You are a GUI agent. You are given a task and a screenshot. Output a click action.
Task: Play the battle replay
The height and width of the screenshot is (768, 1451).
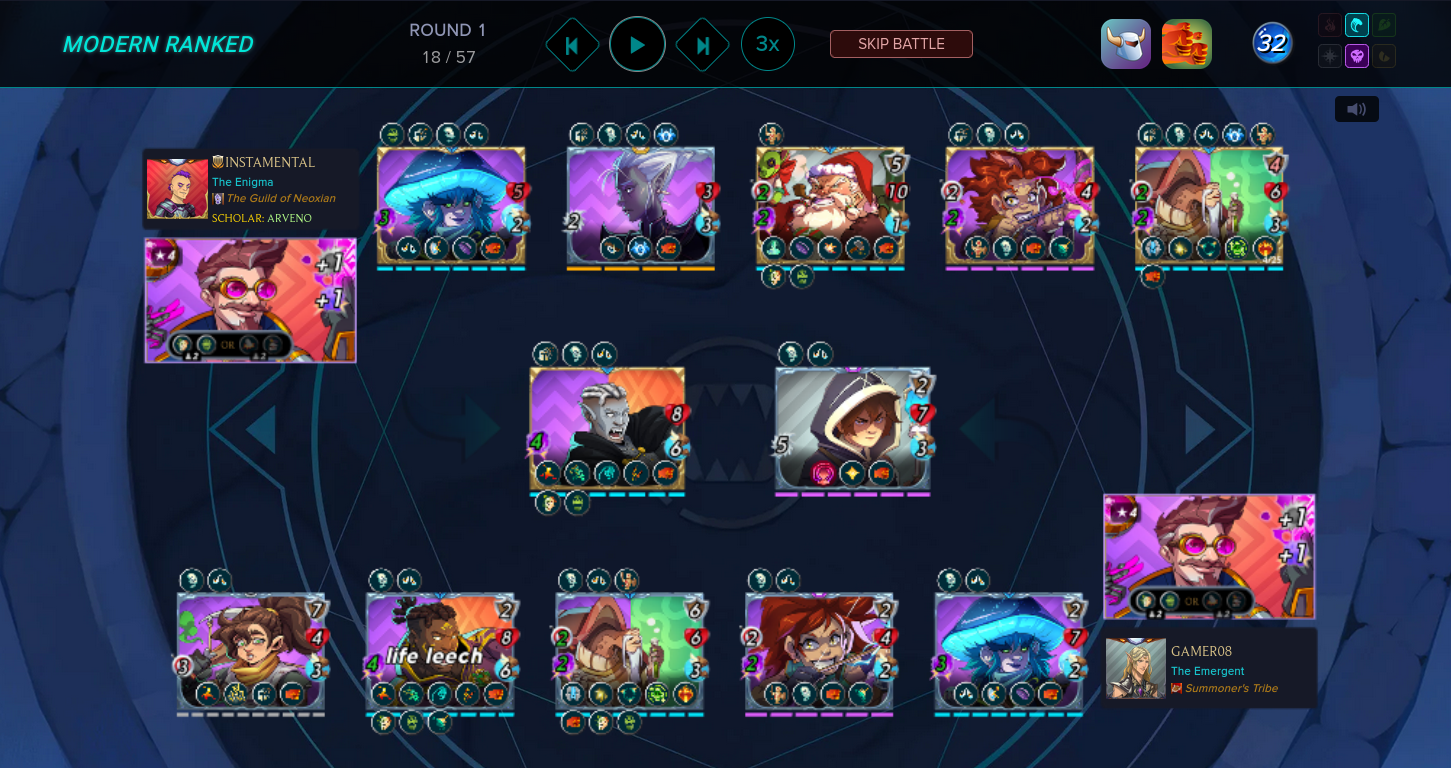click(x=637, y=45)
